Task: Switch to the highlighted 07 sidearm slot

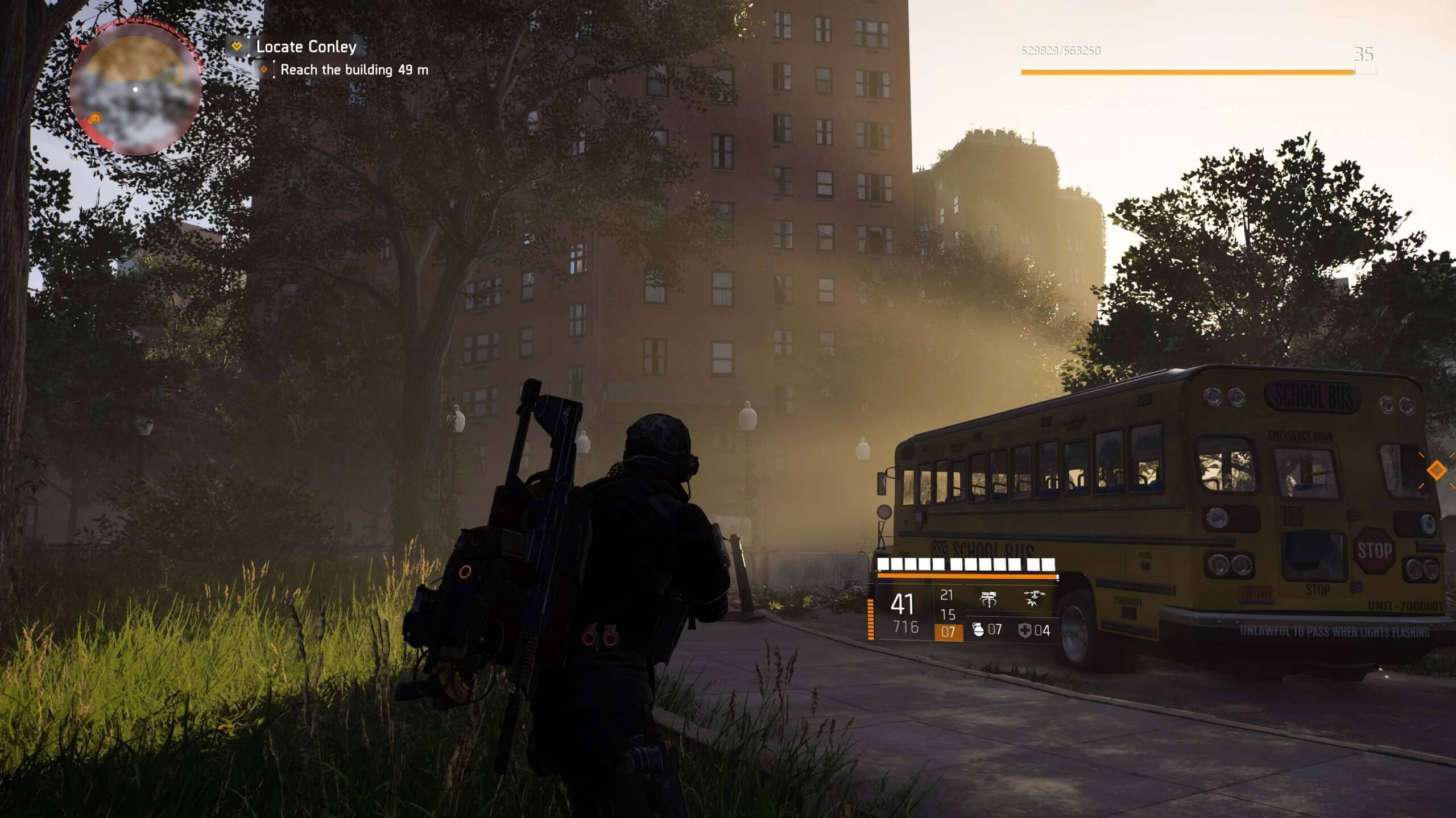Action: [948, 632]
